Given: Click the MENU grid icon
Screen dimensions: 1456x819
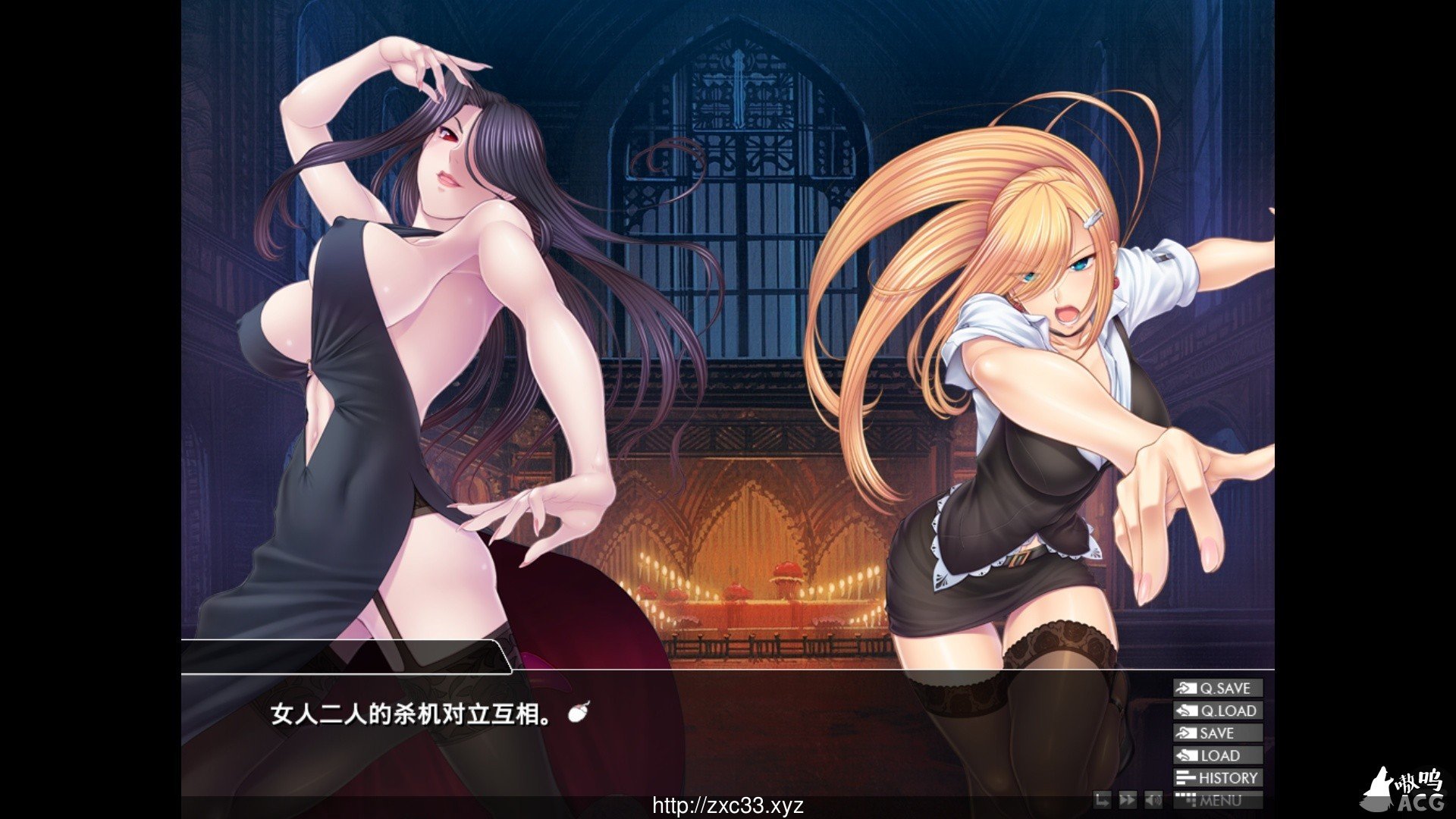Looking at the screenshot, I should 1186,800.
